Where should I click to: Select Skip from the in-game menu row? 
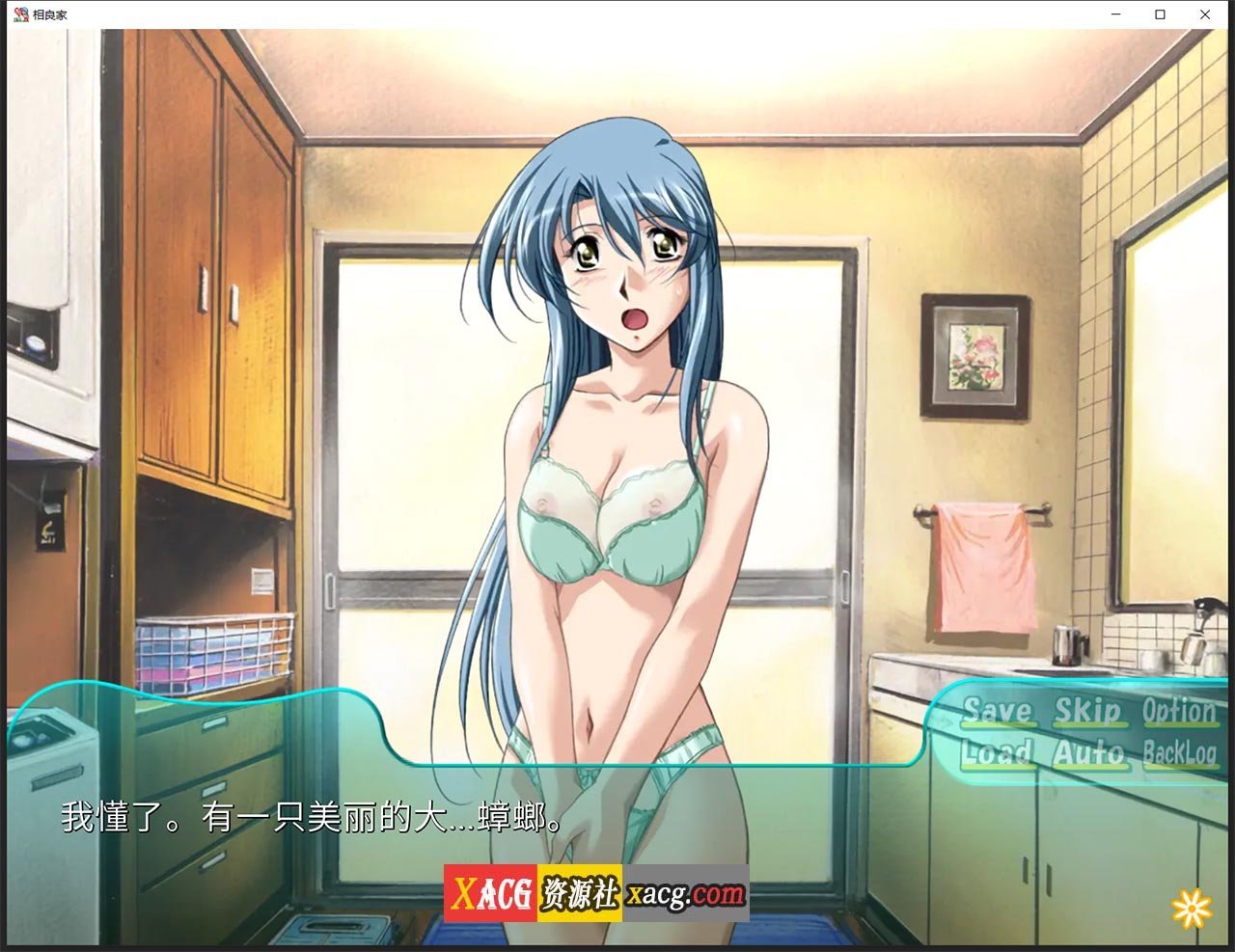point(1089,713)
